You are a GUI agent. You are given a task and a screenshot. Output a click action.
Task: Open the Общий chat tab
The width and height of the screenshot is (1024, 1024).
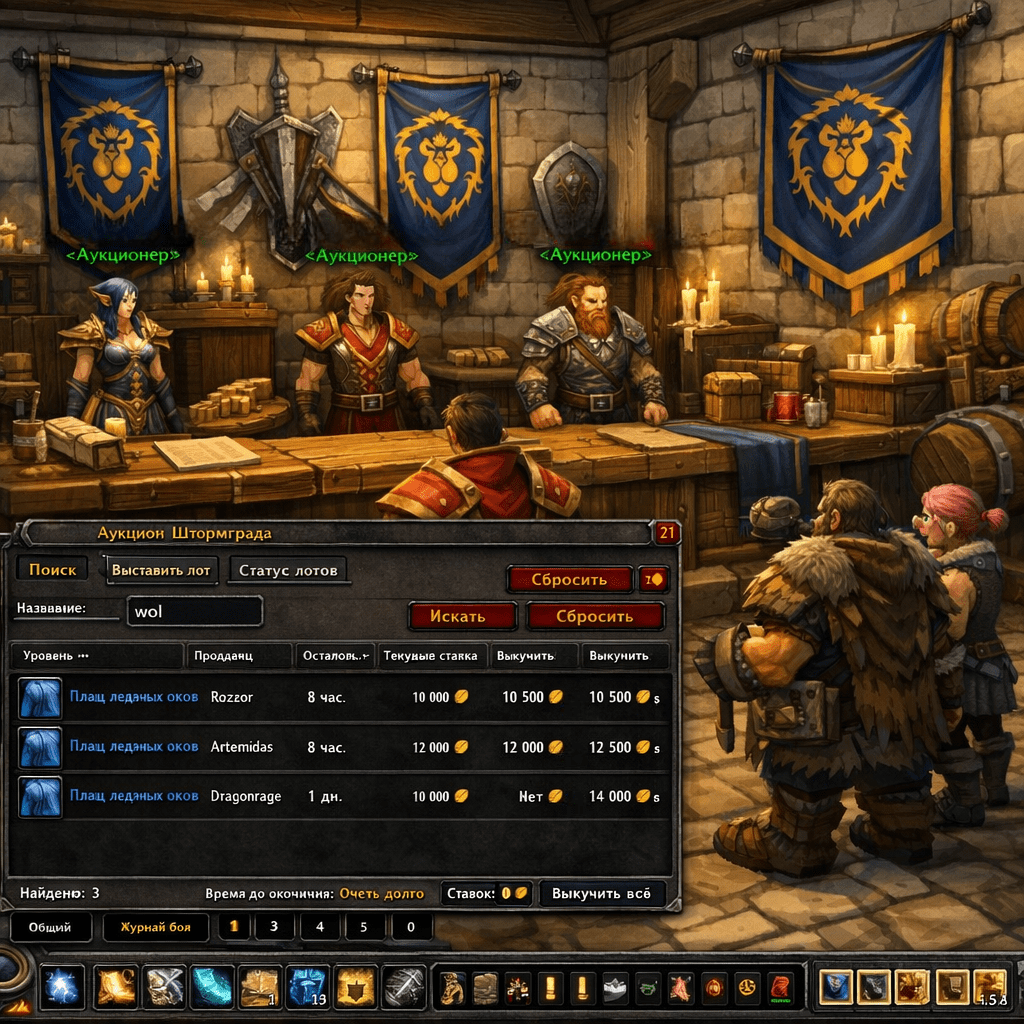(50, 927)
